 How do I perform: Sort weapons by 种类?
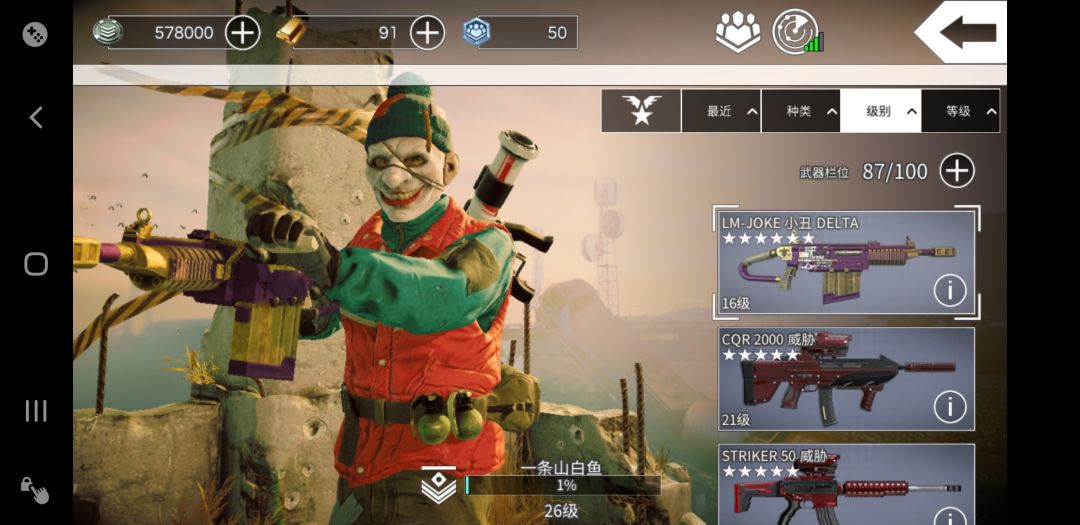801,111
